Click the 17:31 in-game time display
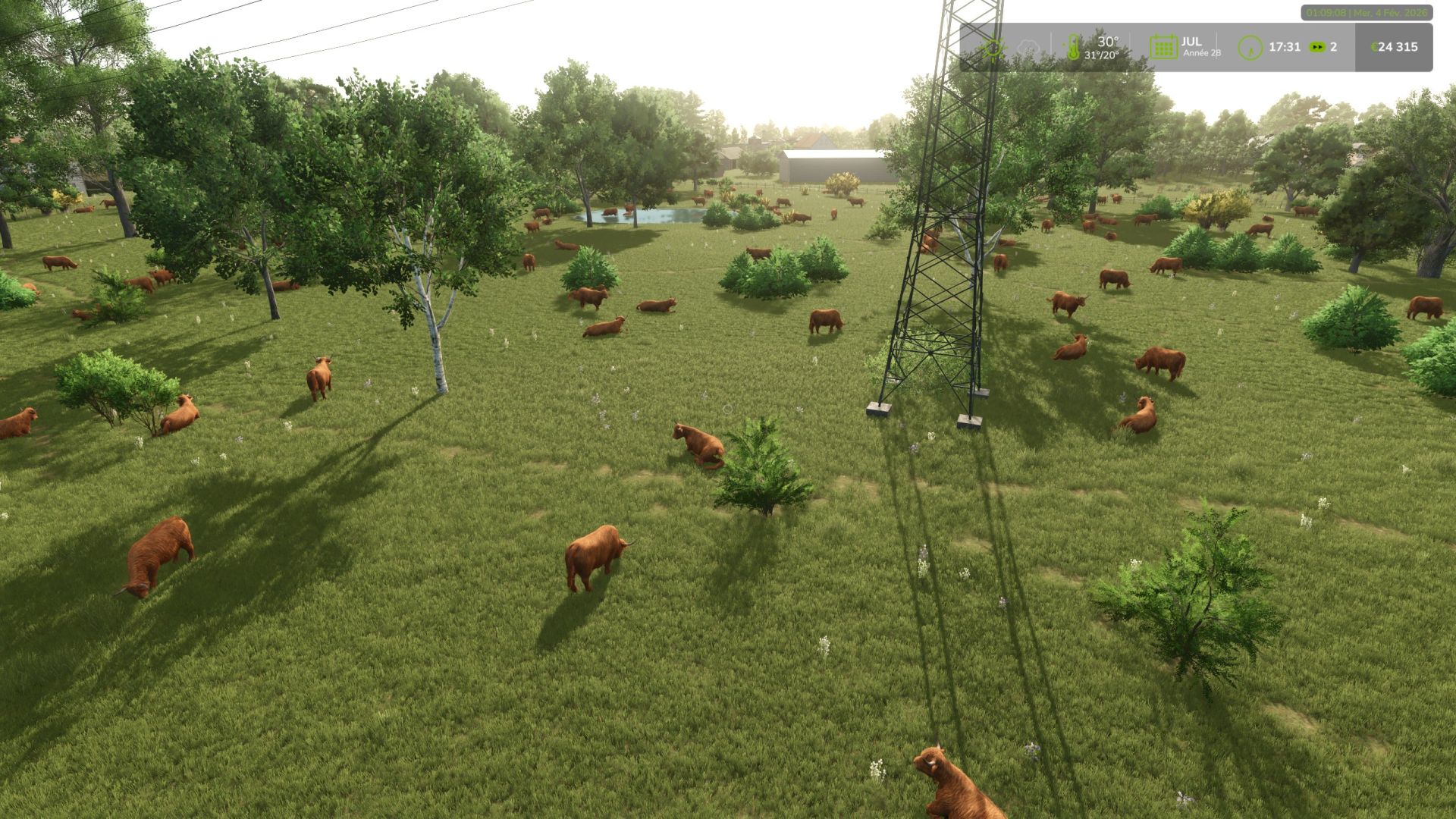This screenshot has width=1456, height=819. pyautogui.click(x=1285, y=46)
